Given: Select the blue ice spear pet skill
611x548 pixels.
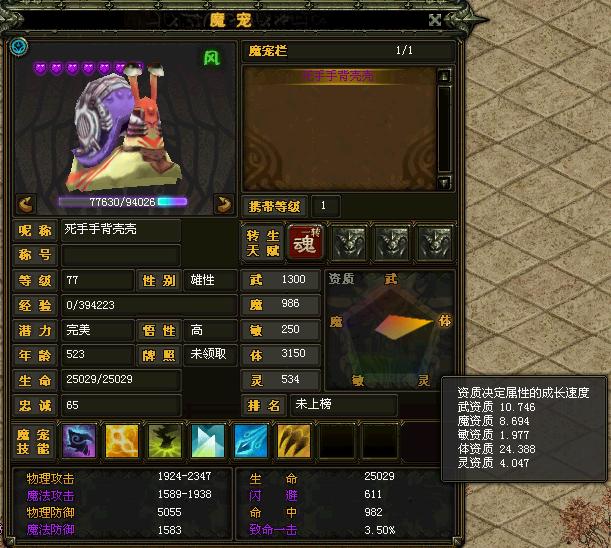Looking at the screenshot, I should 250,441.
